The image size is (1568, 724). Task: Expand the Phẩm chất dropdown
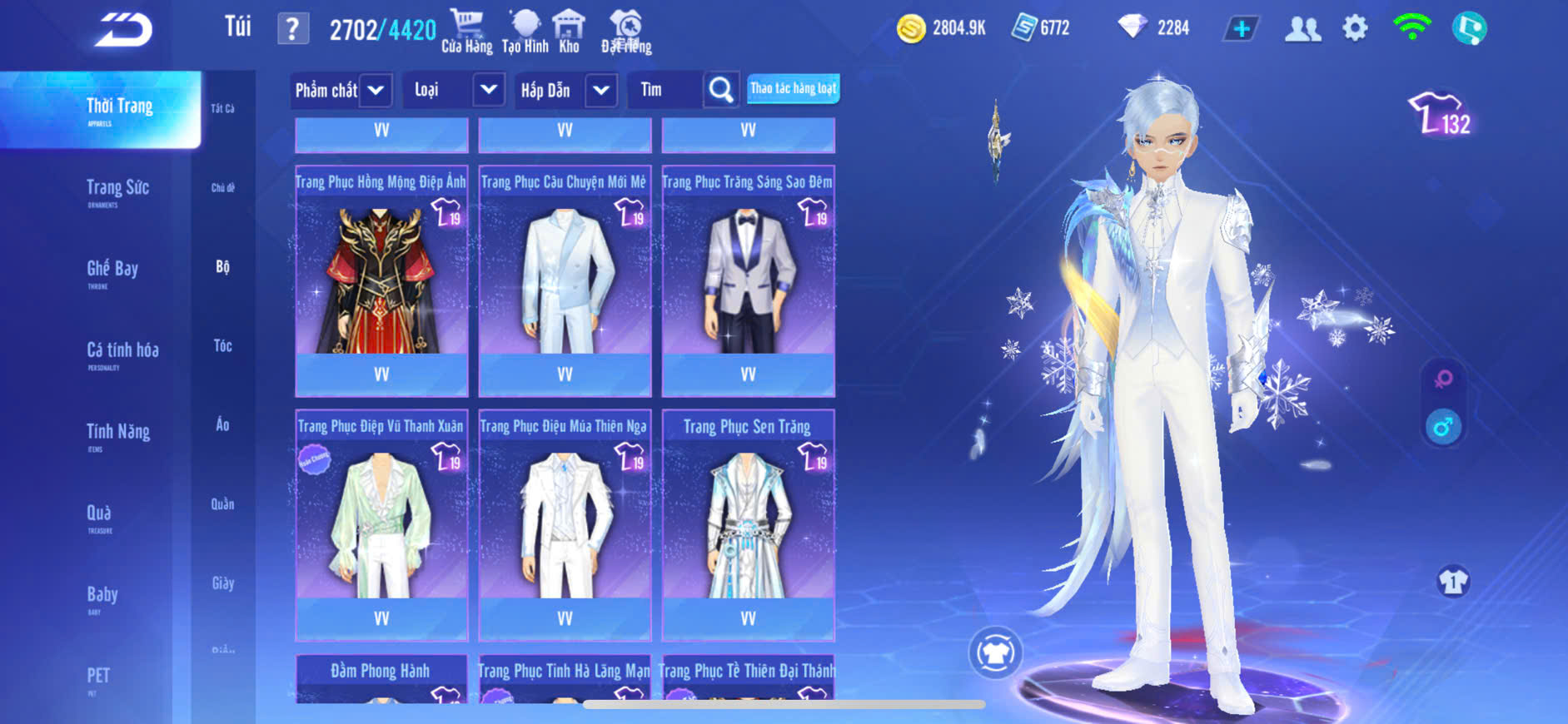pyautogui.click(x=376, y=90)
